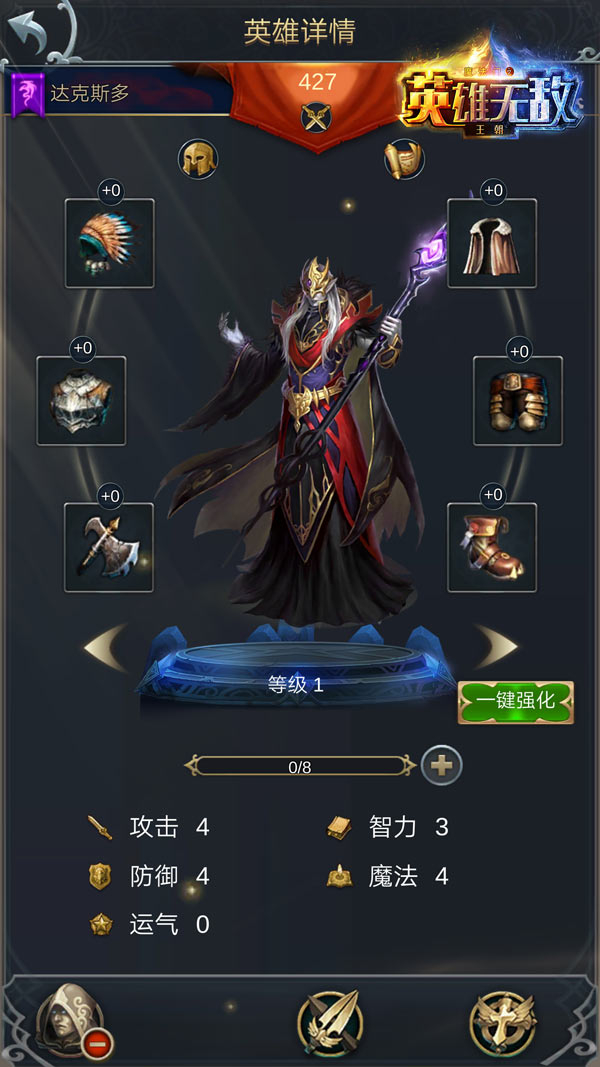Screen dimensions: 600x1067
Task: Click the green 一键强化 button
Action: pyautogui.click(x=515, y=701)
